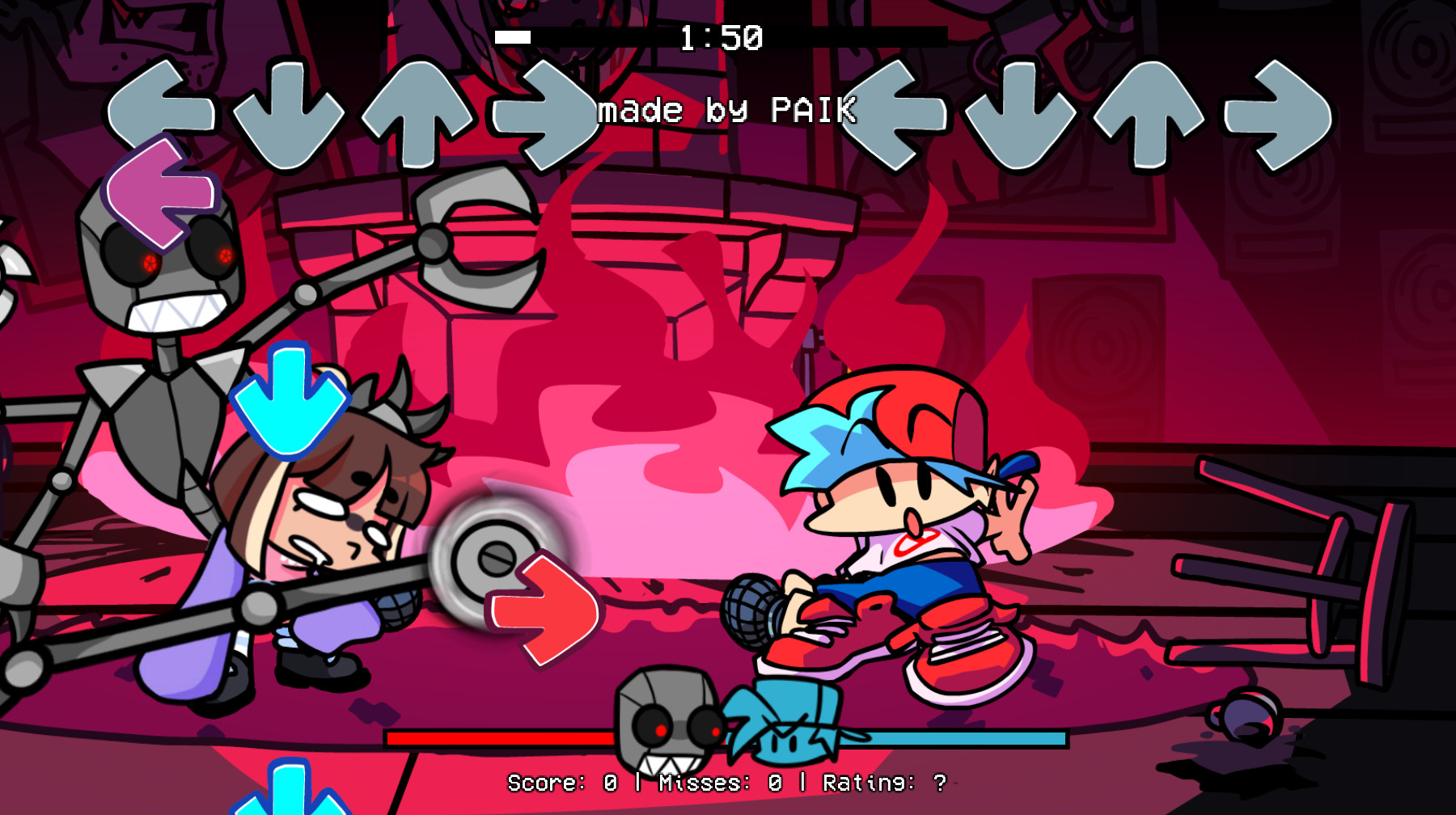
Task: Click the song progress bar at top
Action: point(720,36)
